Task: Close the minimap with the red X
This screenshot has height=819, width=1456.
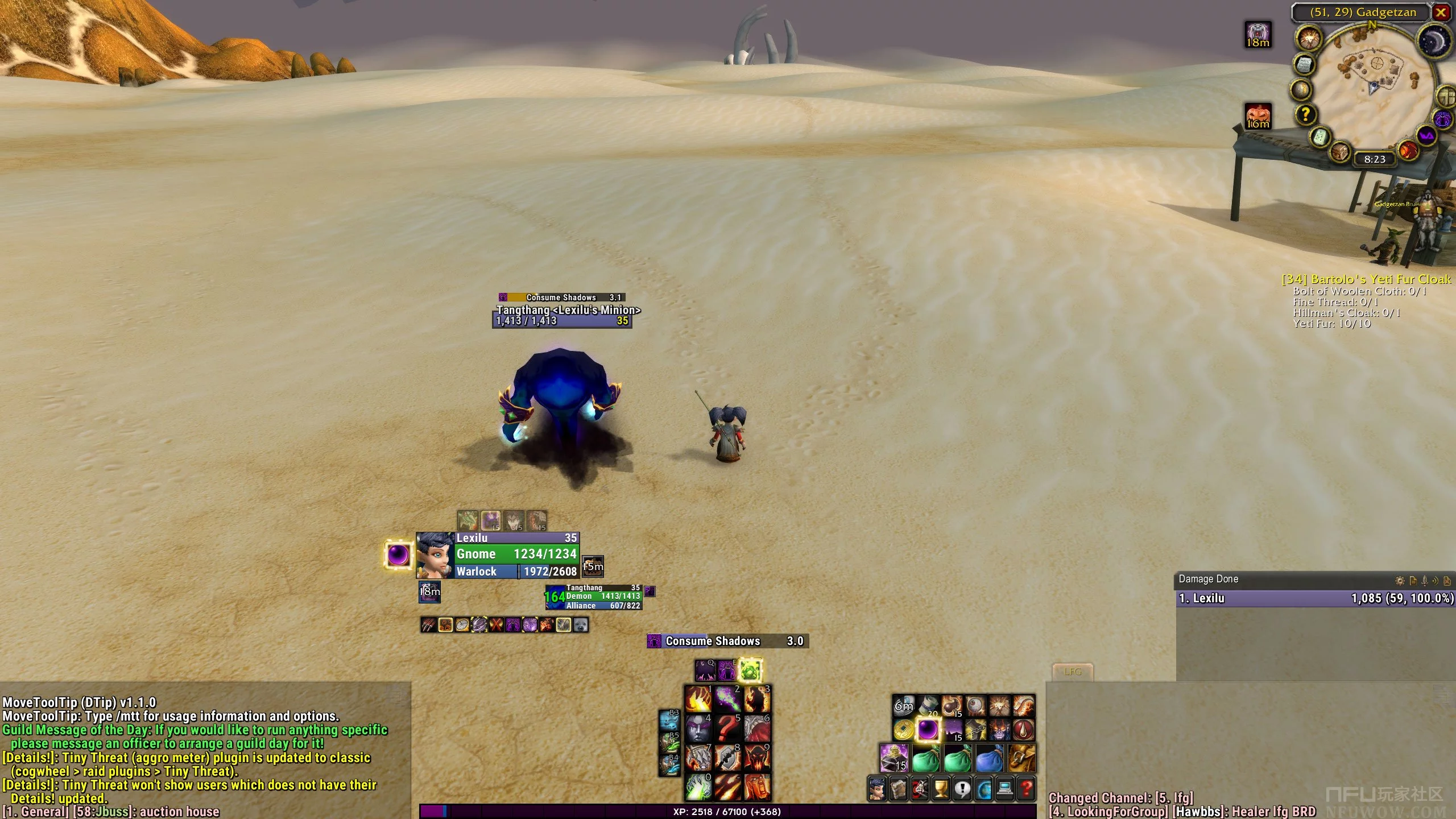Action: pyautogui.click(x=1441, y=12)
